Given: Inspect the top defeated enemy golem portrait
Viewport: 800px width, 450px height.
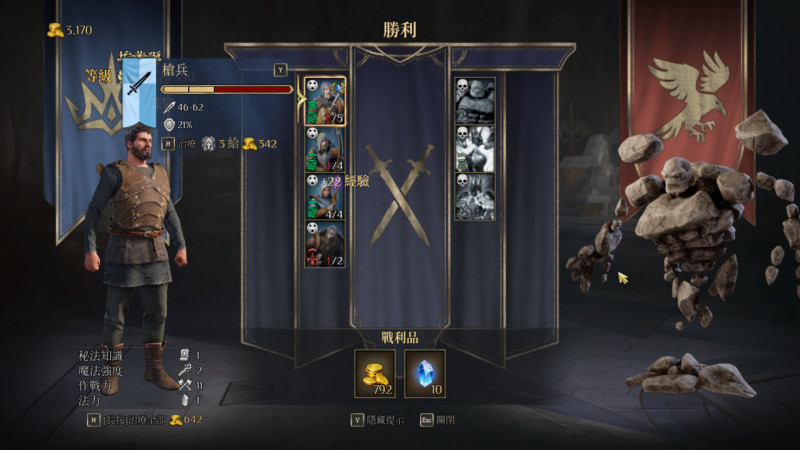Looking at the screenshot, I should (475, 101).
